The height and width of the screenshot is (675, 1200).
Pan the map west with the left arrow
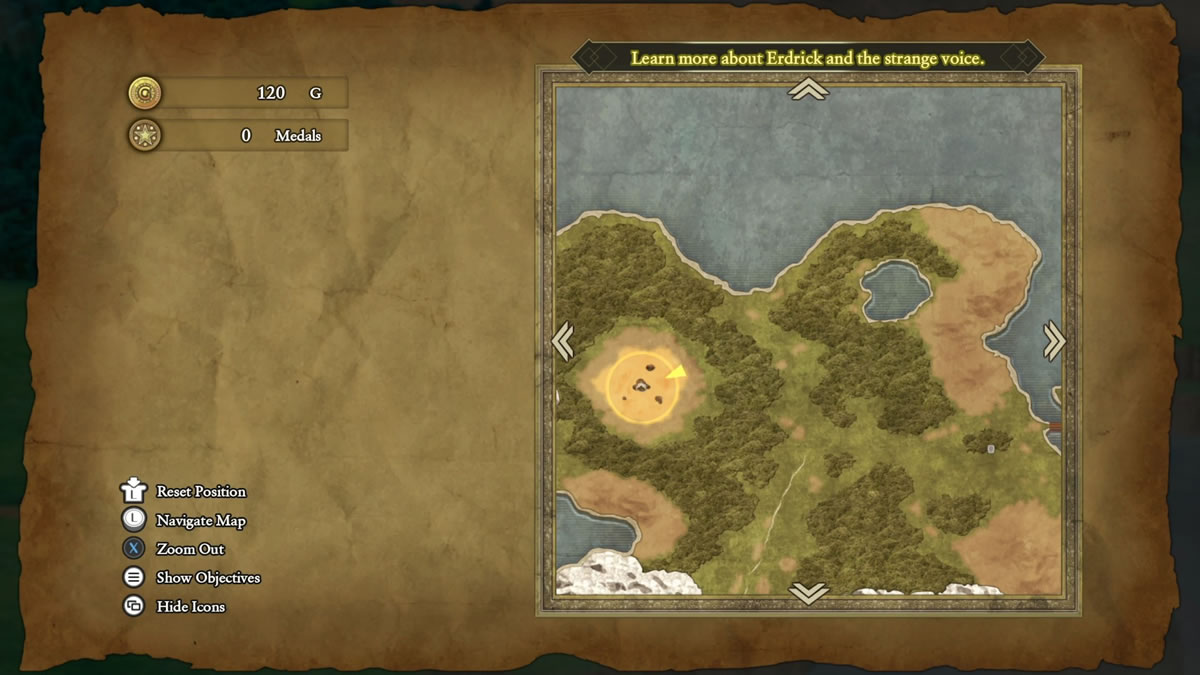[562, 341]
